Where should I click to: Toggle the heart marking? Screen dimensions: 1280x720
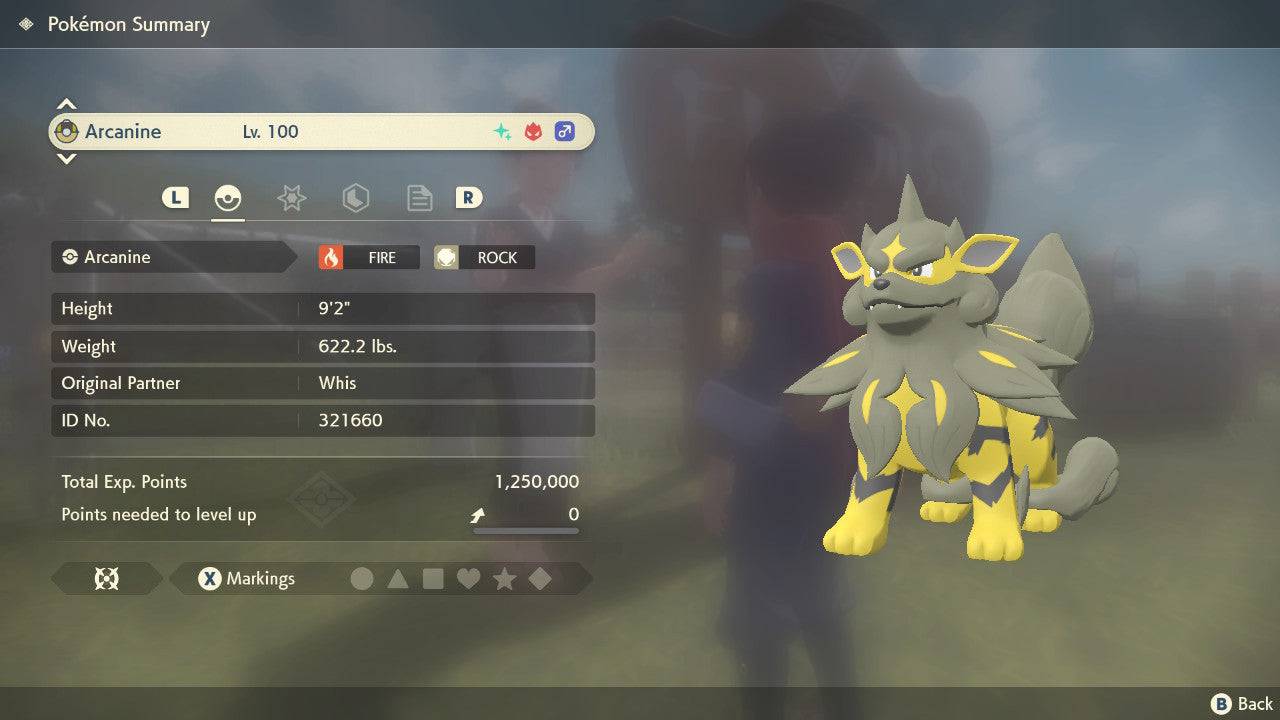point(468,578)
